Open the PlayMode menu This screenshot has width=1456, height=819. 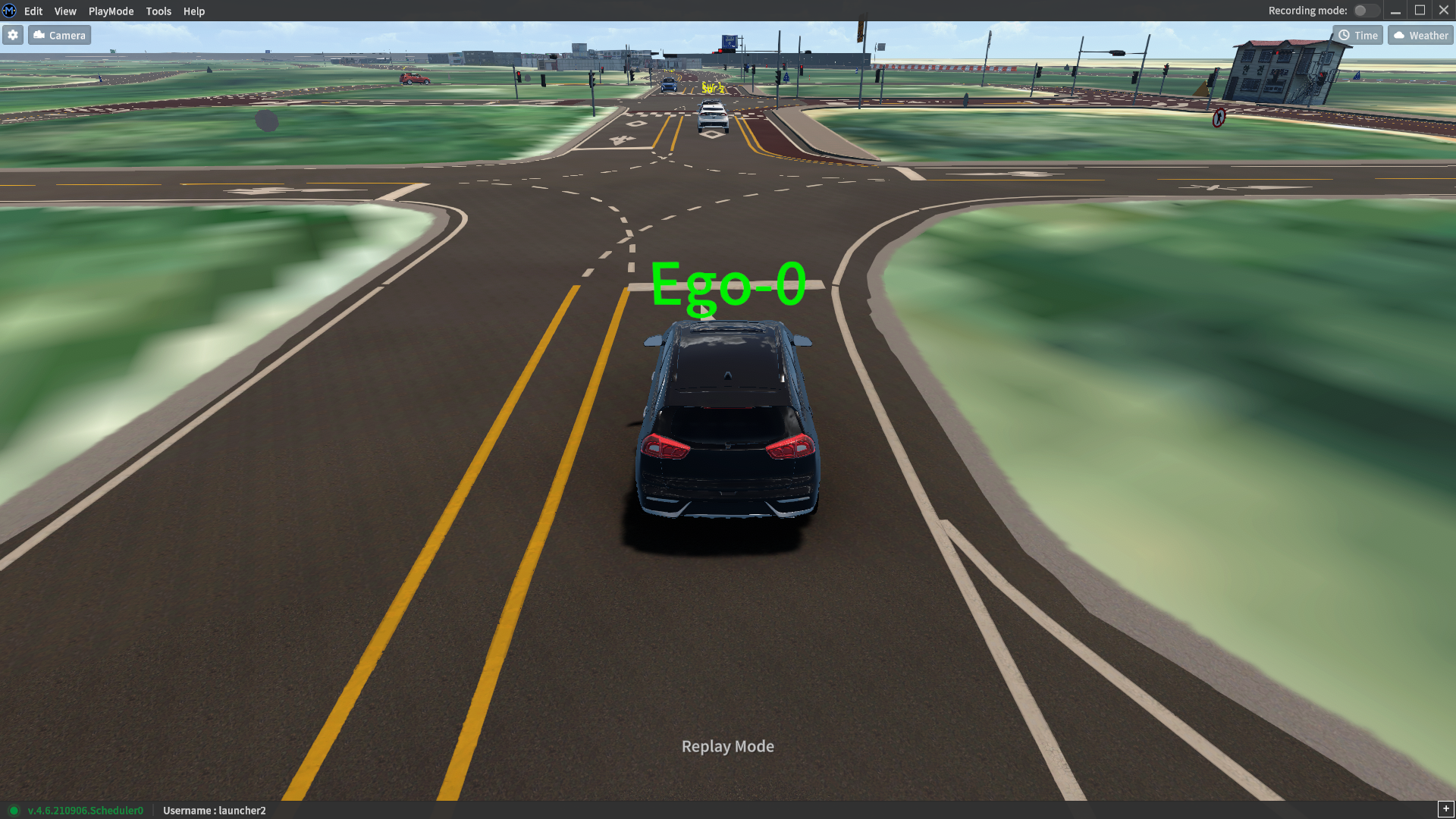coord(111,11)
